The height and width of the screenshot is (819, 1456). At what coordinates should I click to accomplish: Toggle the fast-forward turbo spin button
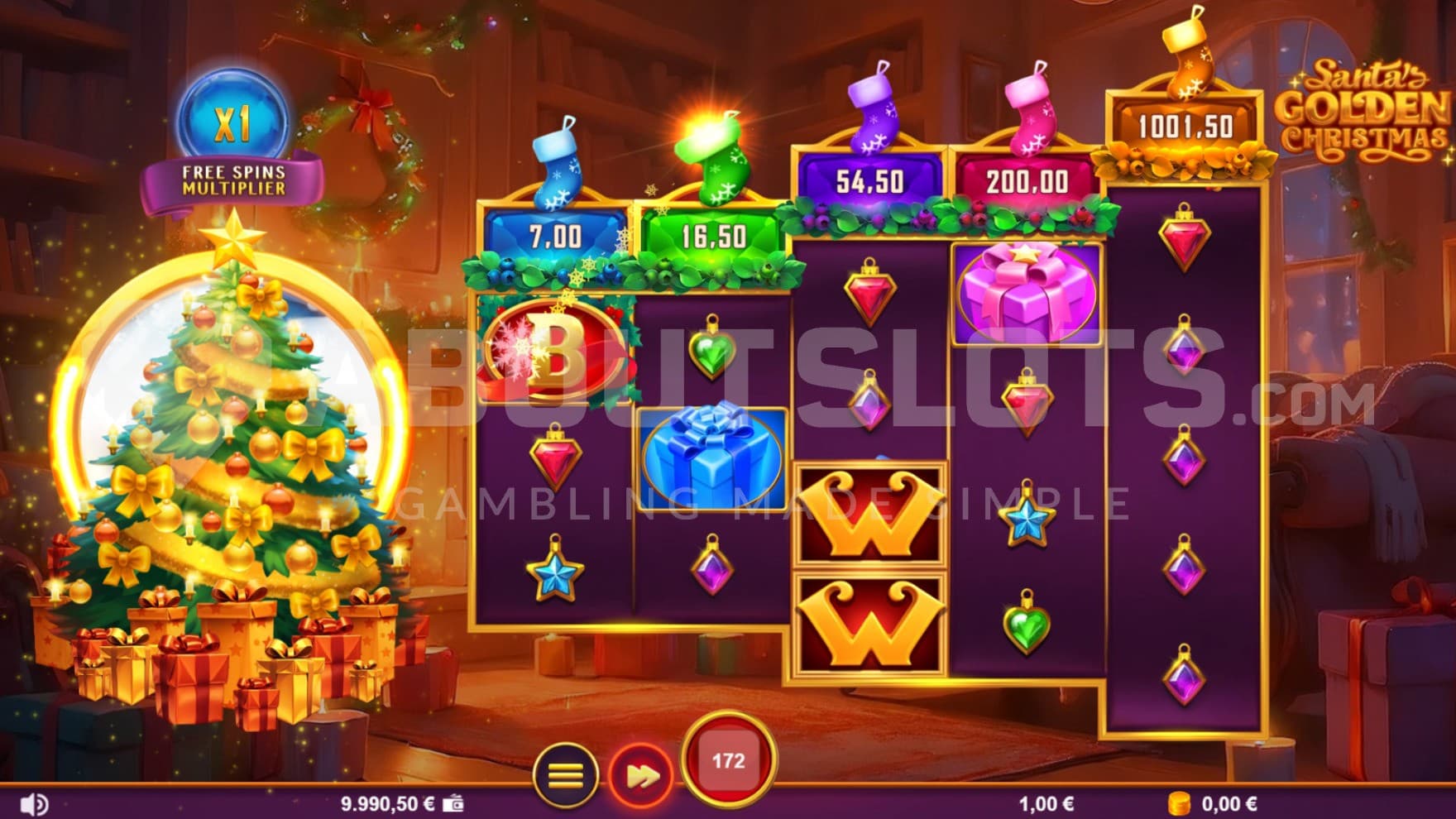point(640,776)
